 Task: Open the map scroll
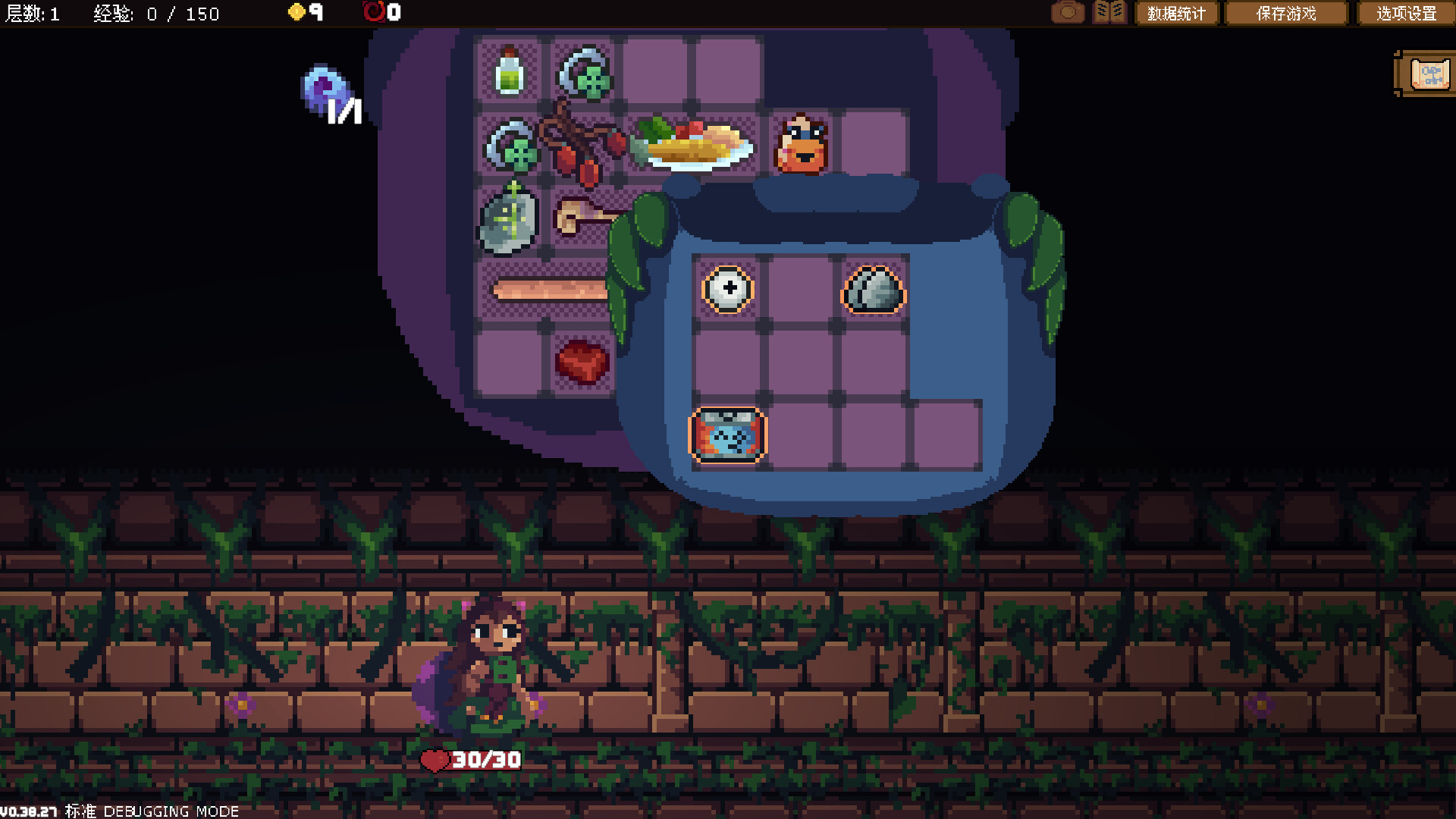click(x=1429, y=74)
